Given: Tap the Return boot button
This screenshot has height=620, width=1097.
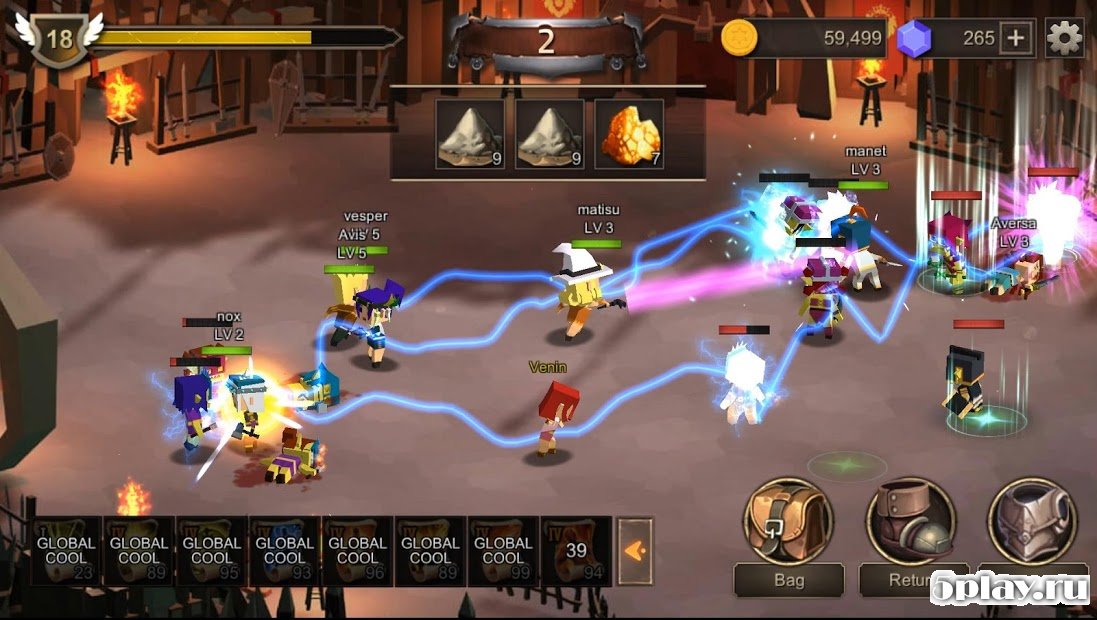Looking at the screenshot, I should (910, 521).
